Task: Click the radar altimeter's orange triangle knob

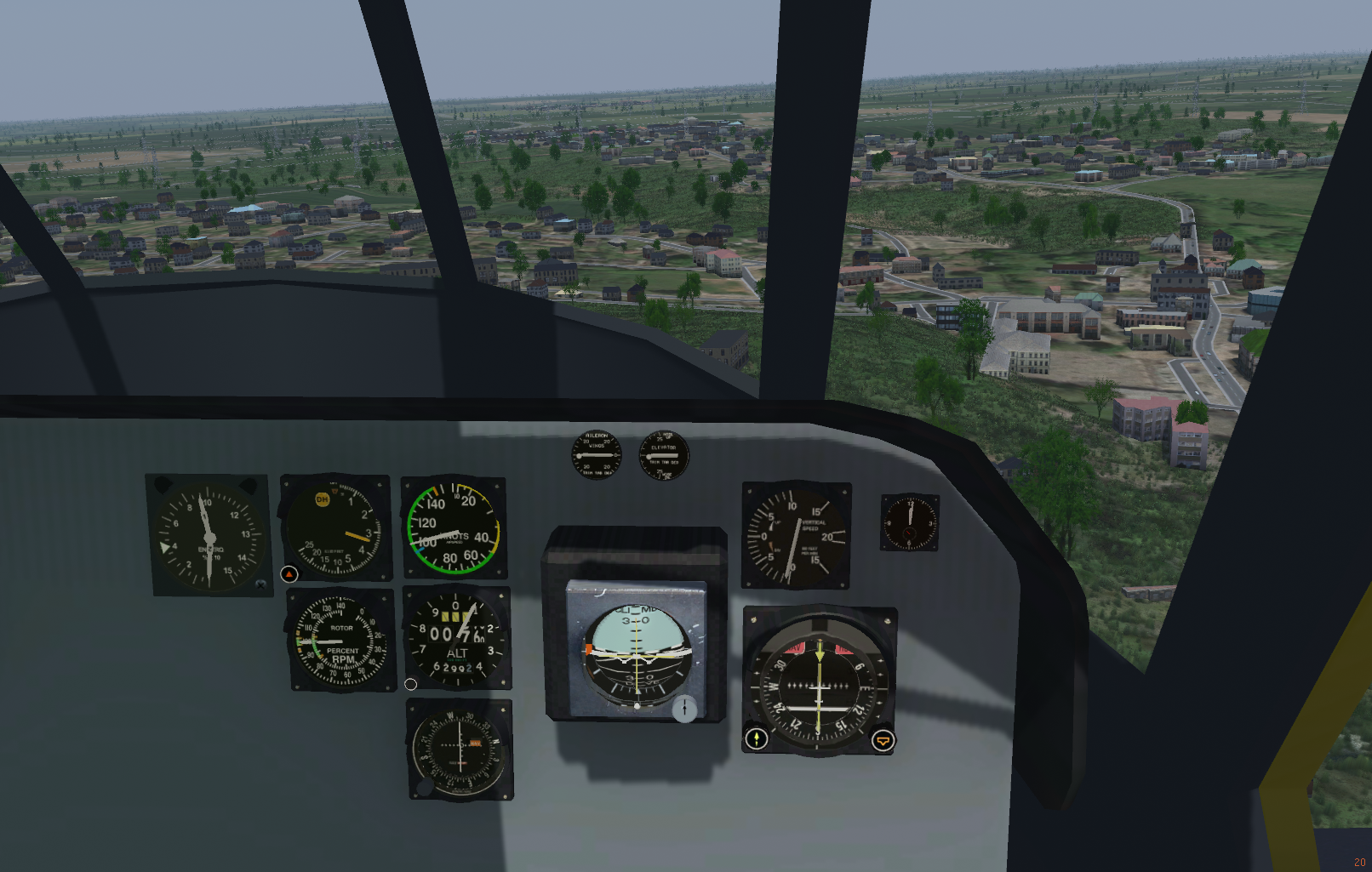Action: click(289, 574)
